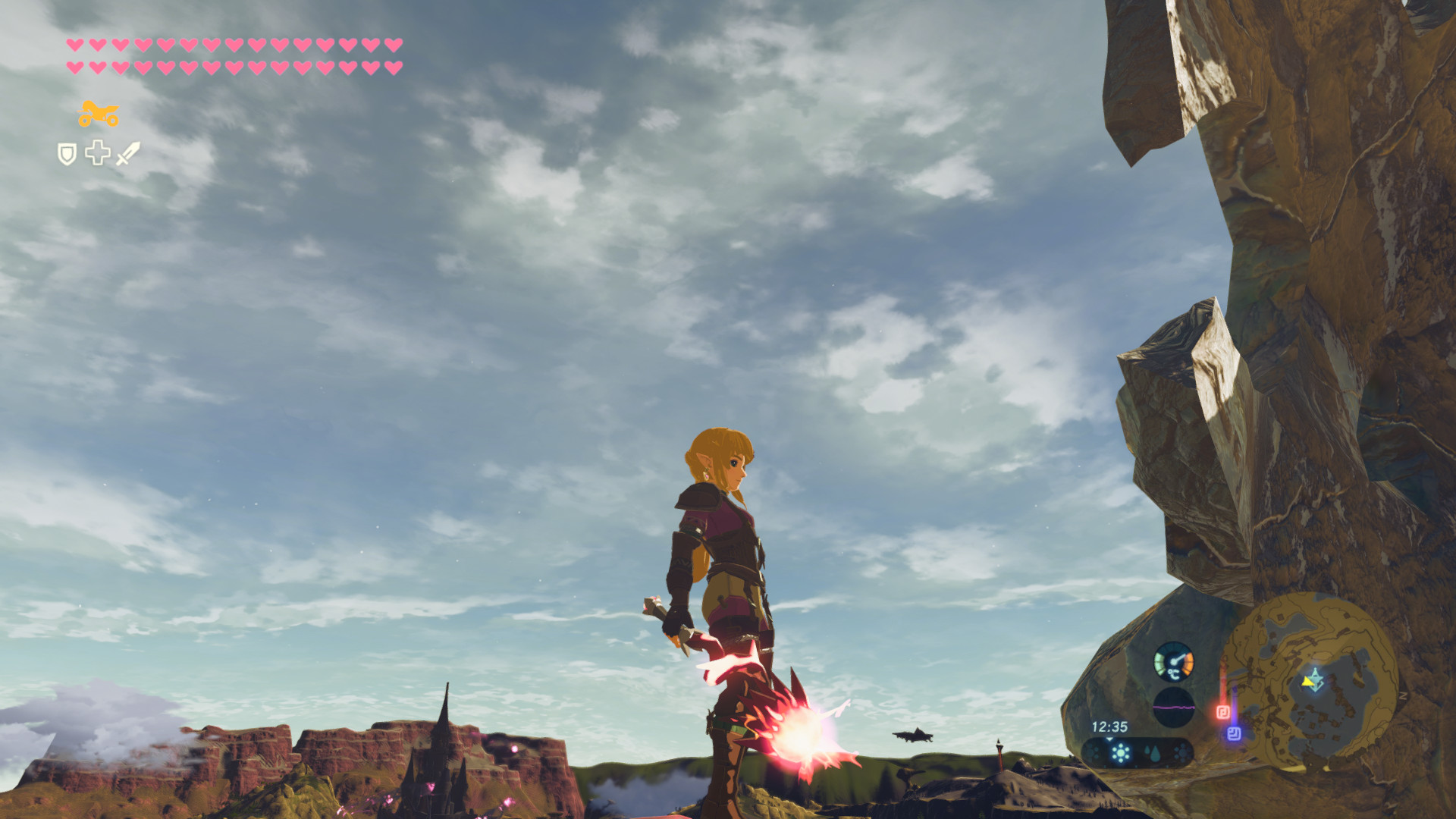This screenshot has width=1456, height=819.
Task: Toggle the noise meter display
Action: (1174, 708)
